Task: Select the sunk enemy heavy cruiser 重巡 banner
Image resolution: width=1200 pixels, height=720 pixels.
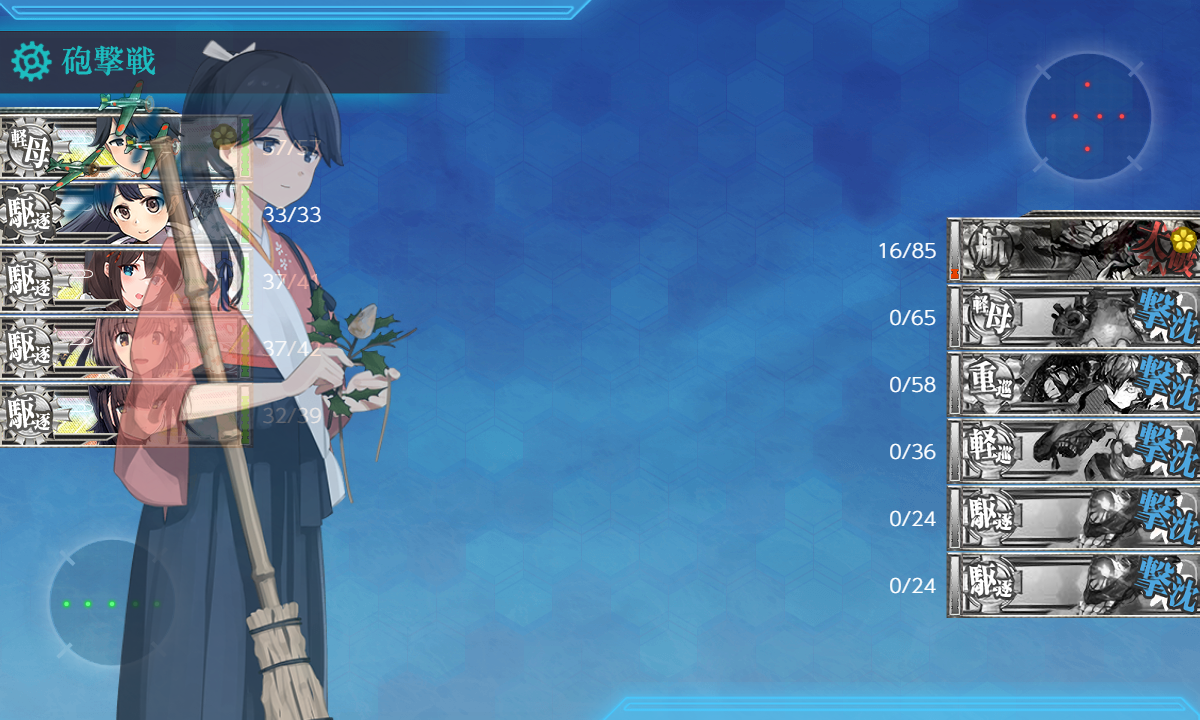Action: pos(1075,385)
